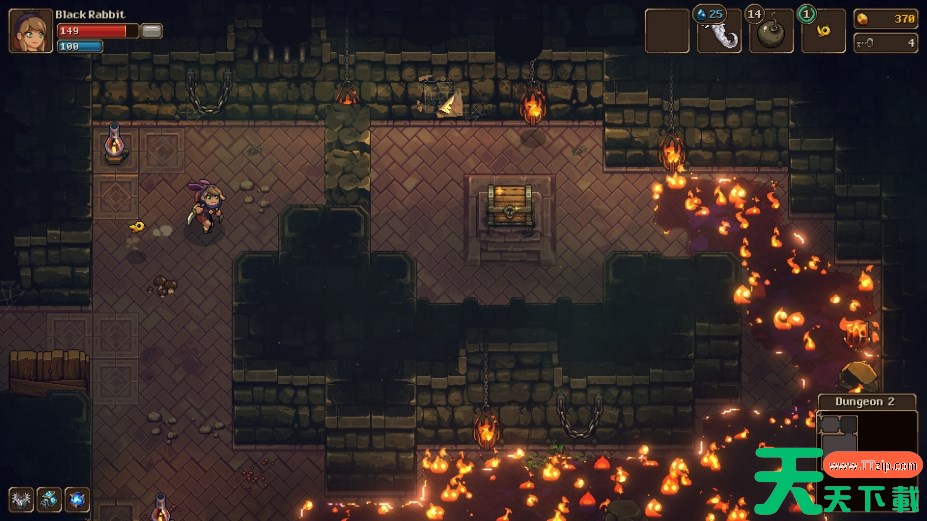Click the cyan crystal relic icon
The height and width of the screenshot is (521, 927).
point(49,499)
